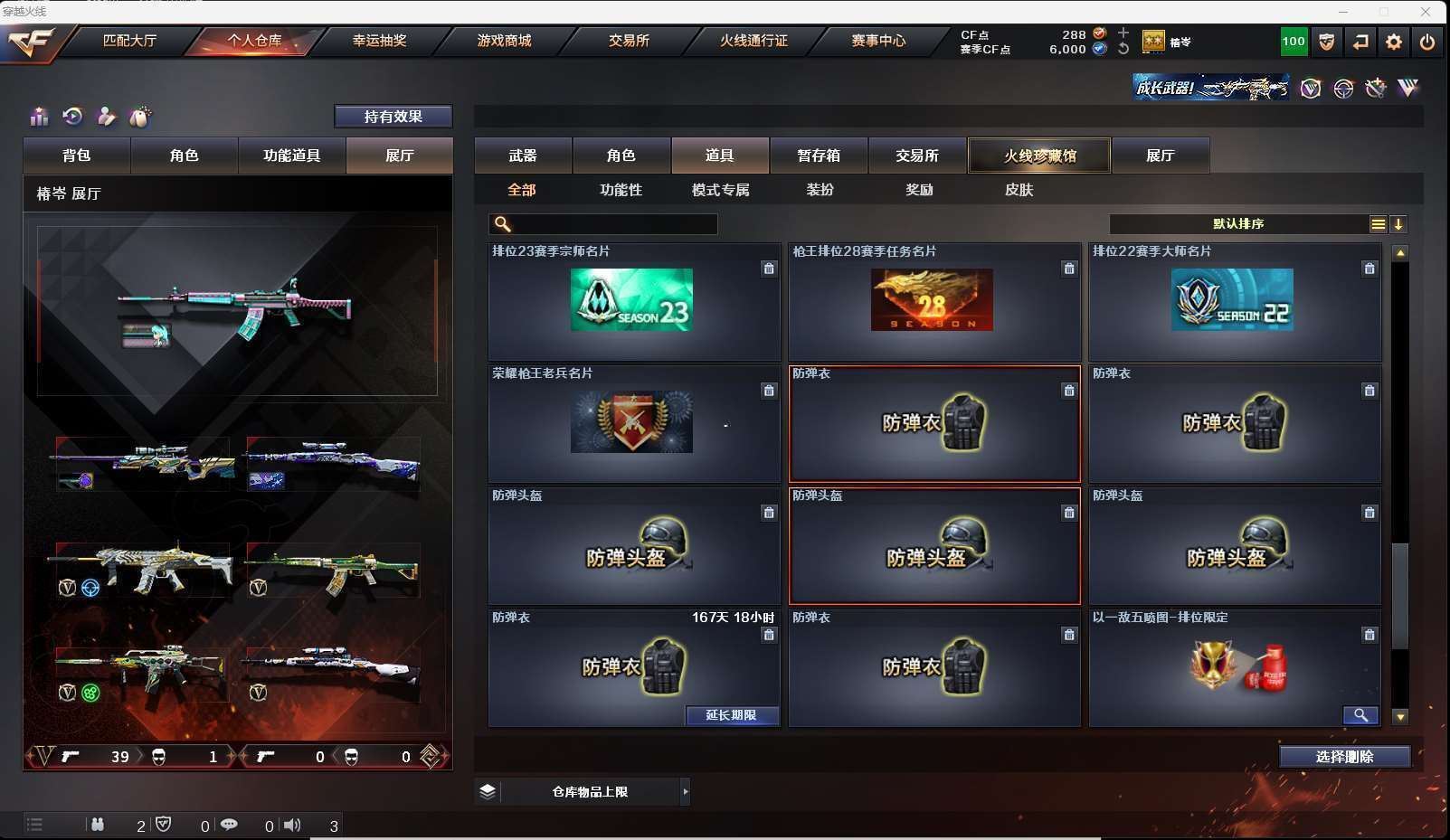Select the 排位23赛季宗师名片 item
This screenshot has width=1450, height=840.
tap(632, 300)
